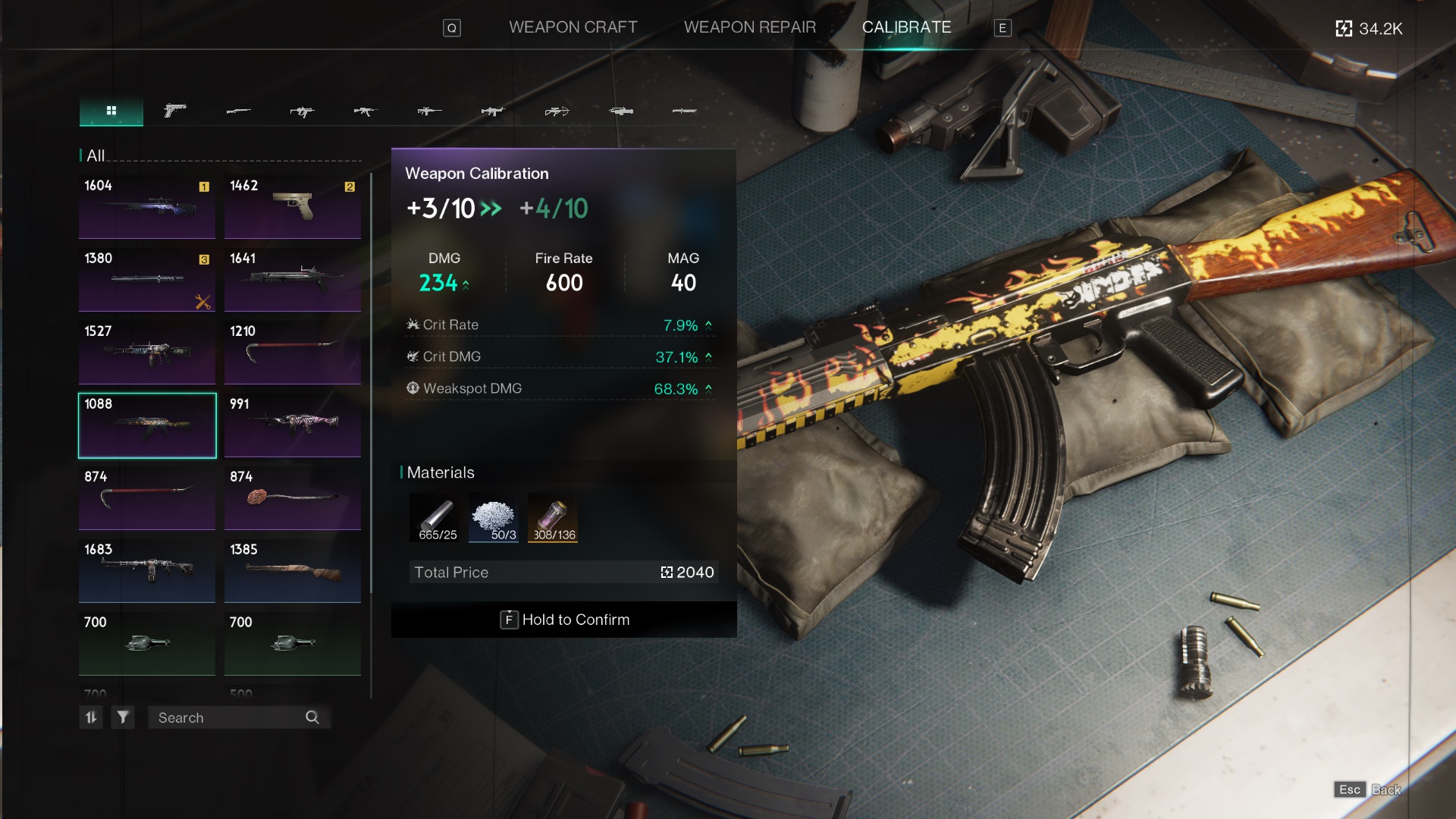
Task: Choose the 1462 rated pistol slot
Action: click(x=293, y=207)
